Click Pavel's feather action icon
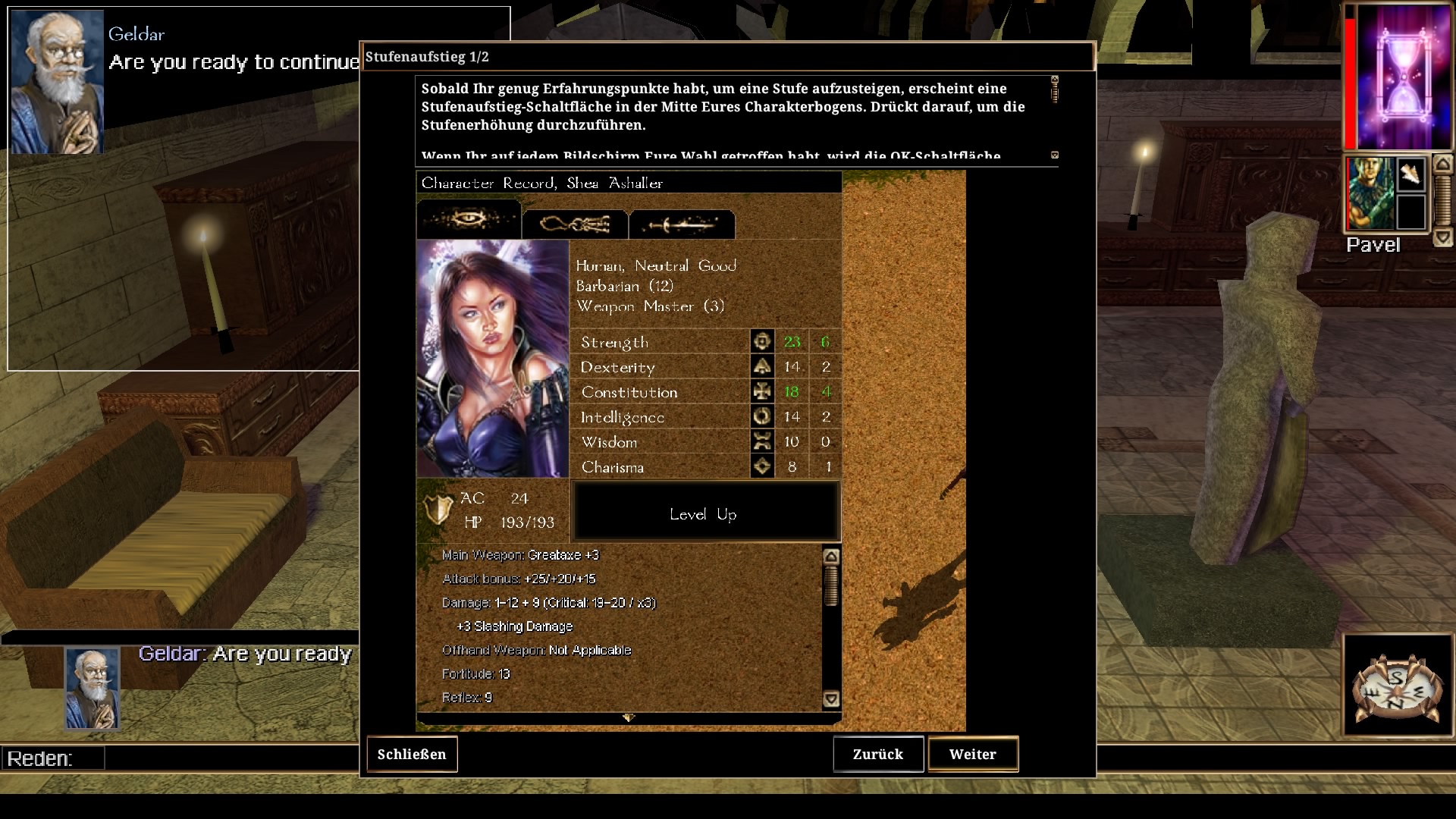 (1410, 176)
